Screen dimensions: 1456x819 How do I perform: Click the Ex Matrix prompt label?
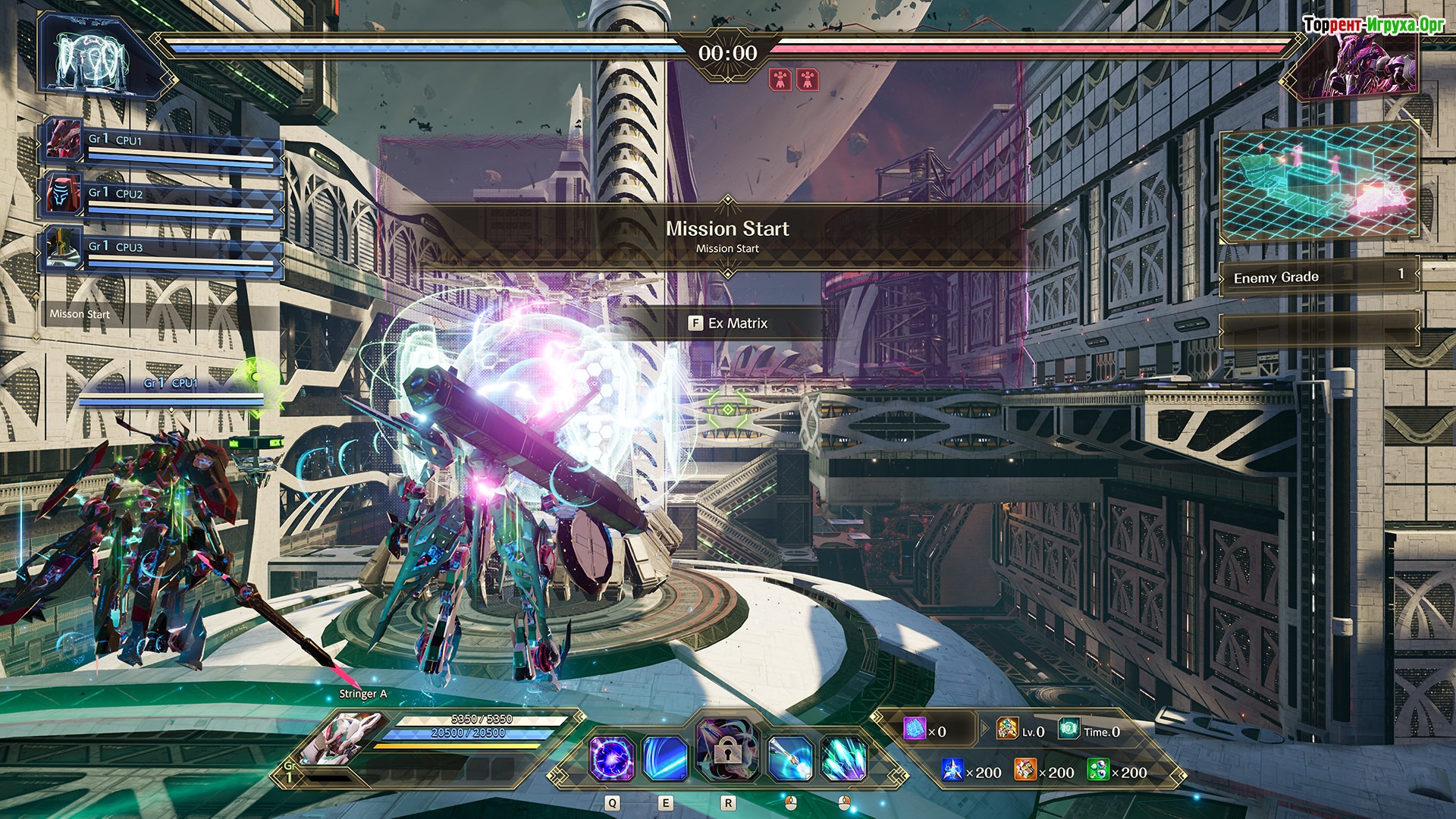coord(729,323)
